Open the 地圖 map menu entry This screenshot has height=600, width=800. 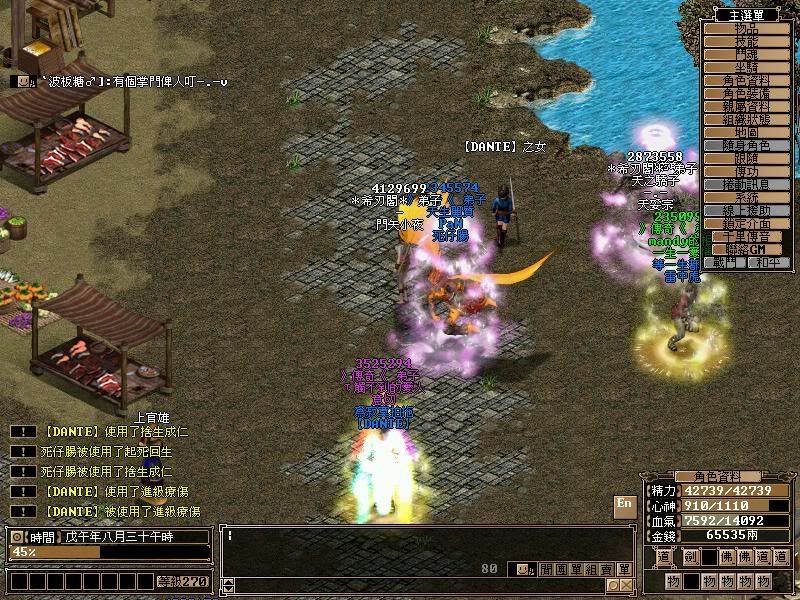(746, 132)
